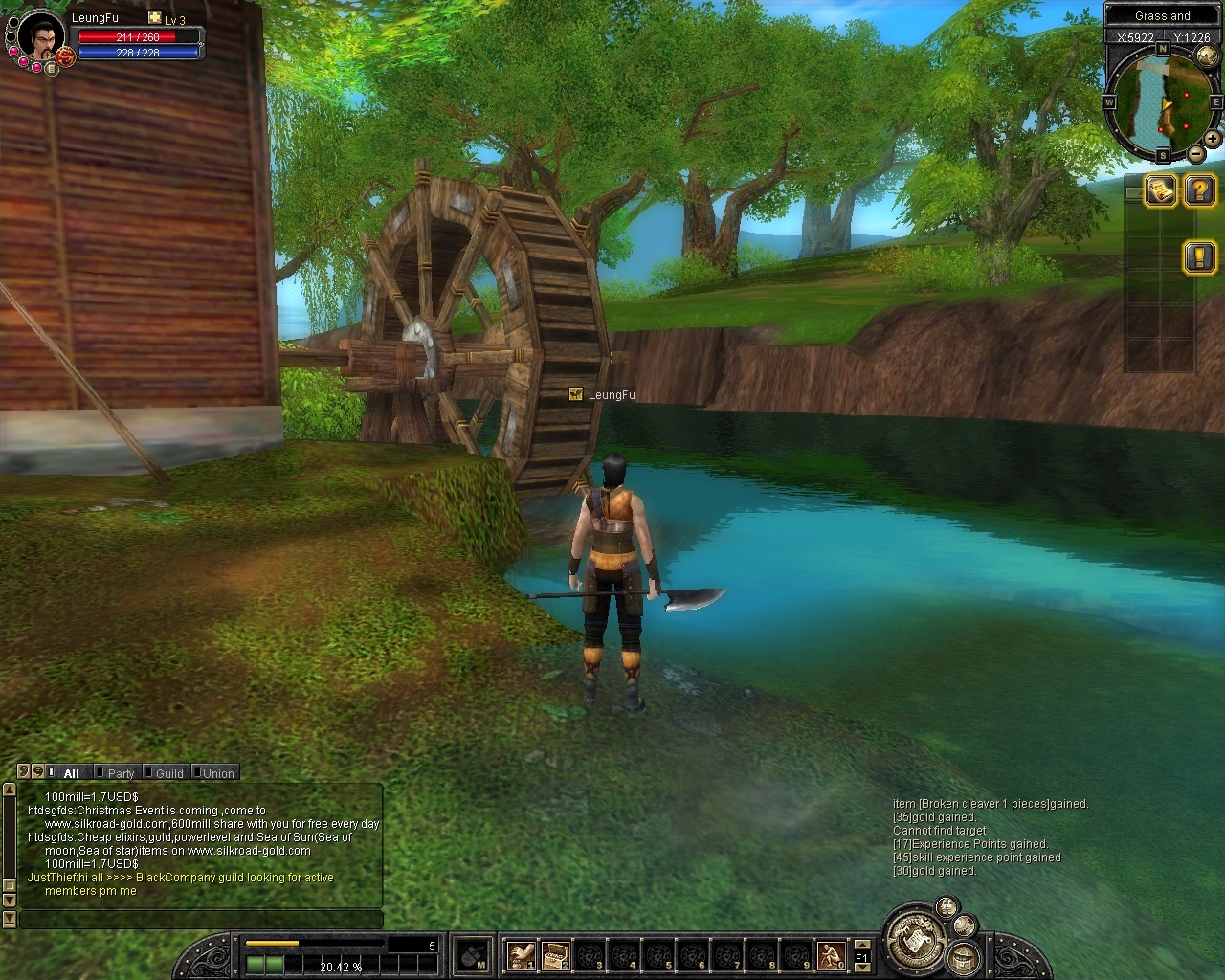Zoom in the minimap with plus button
Viewport: 1225px width, 980px height.
click(x=1213, y=139)
